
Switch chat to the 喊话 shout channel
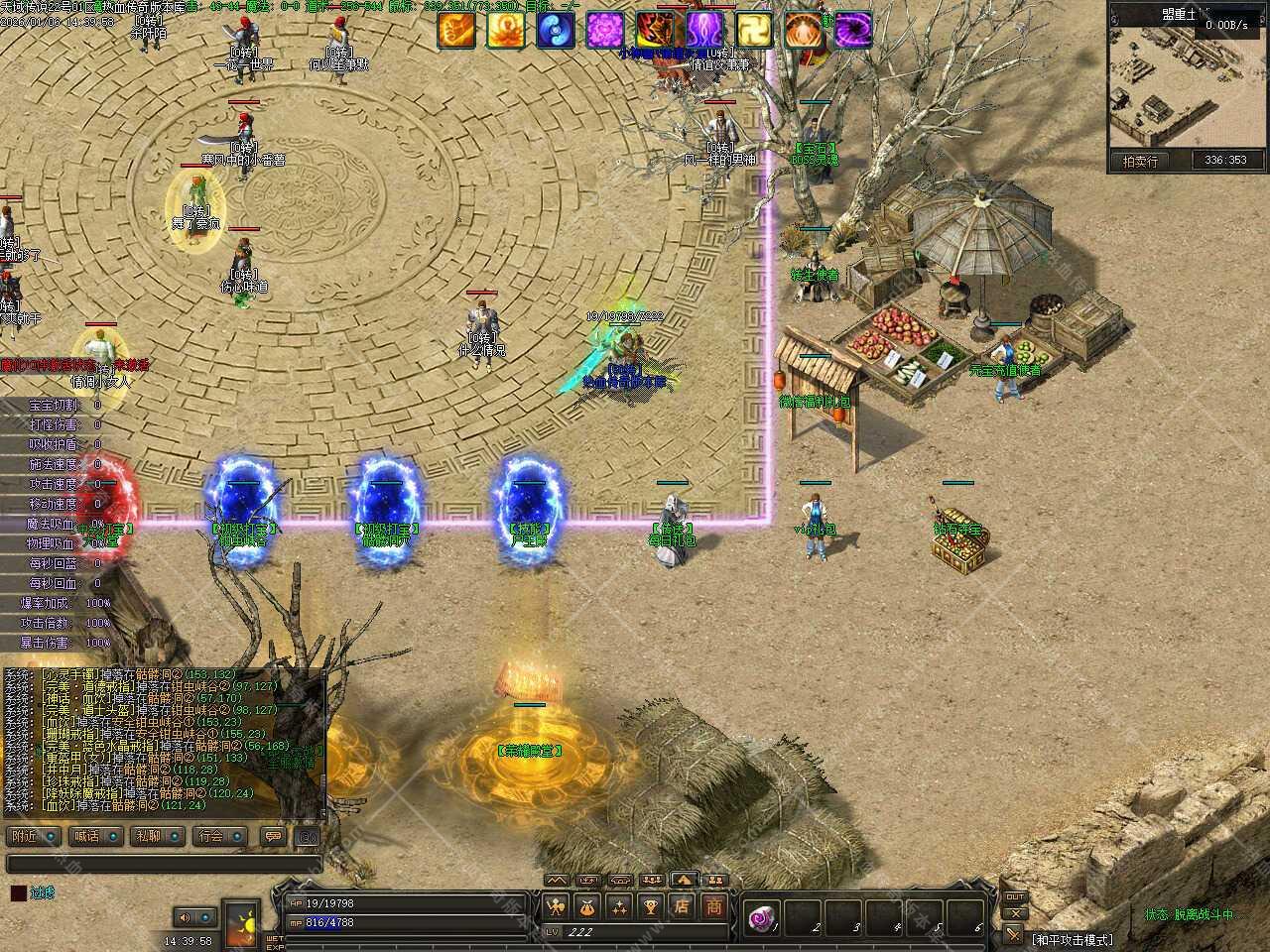97,836
